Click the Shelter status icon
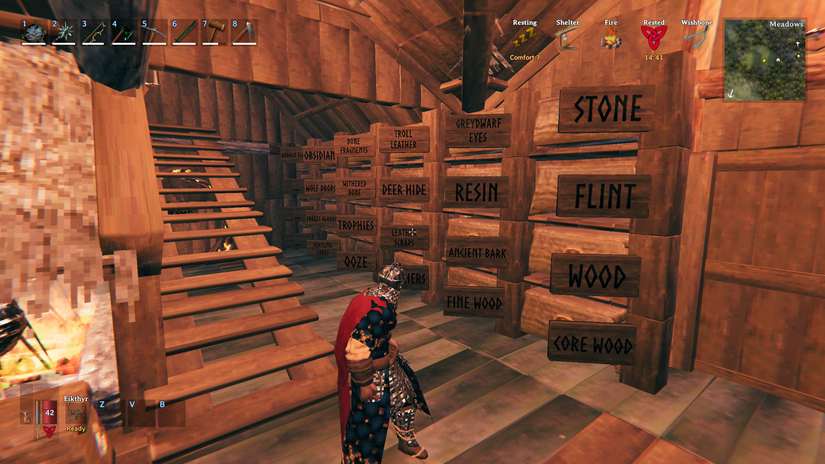Screen dimensions: 825x464 point(567,39)
